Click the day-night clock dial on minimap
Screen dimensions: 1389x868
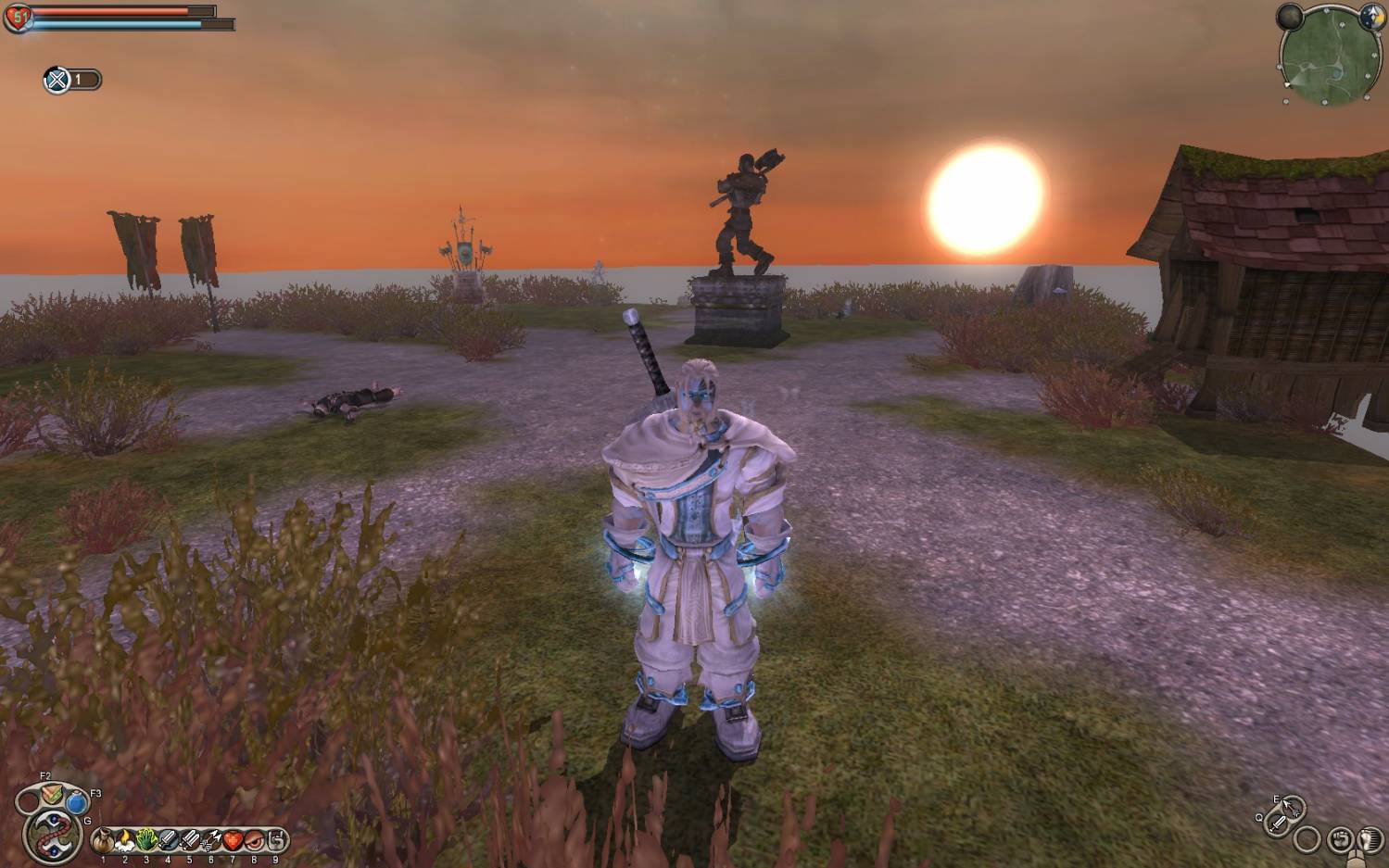click(1372, 17)
